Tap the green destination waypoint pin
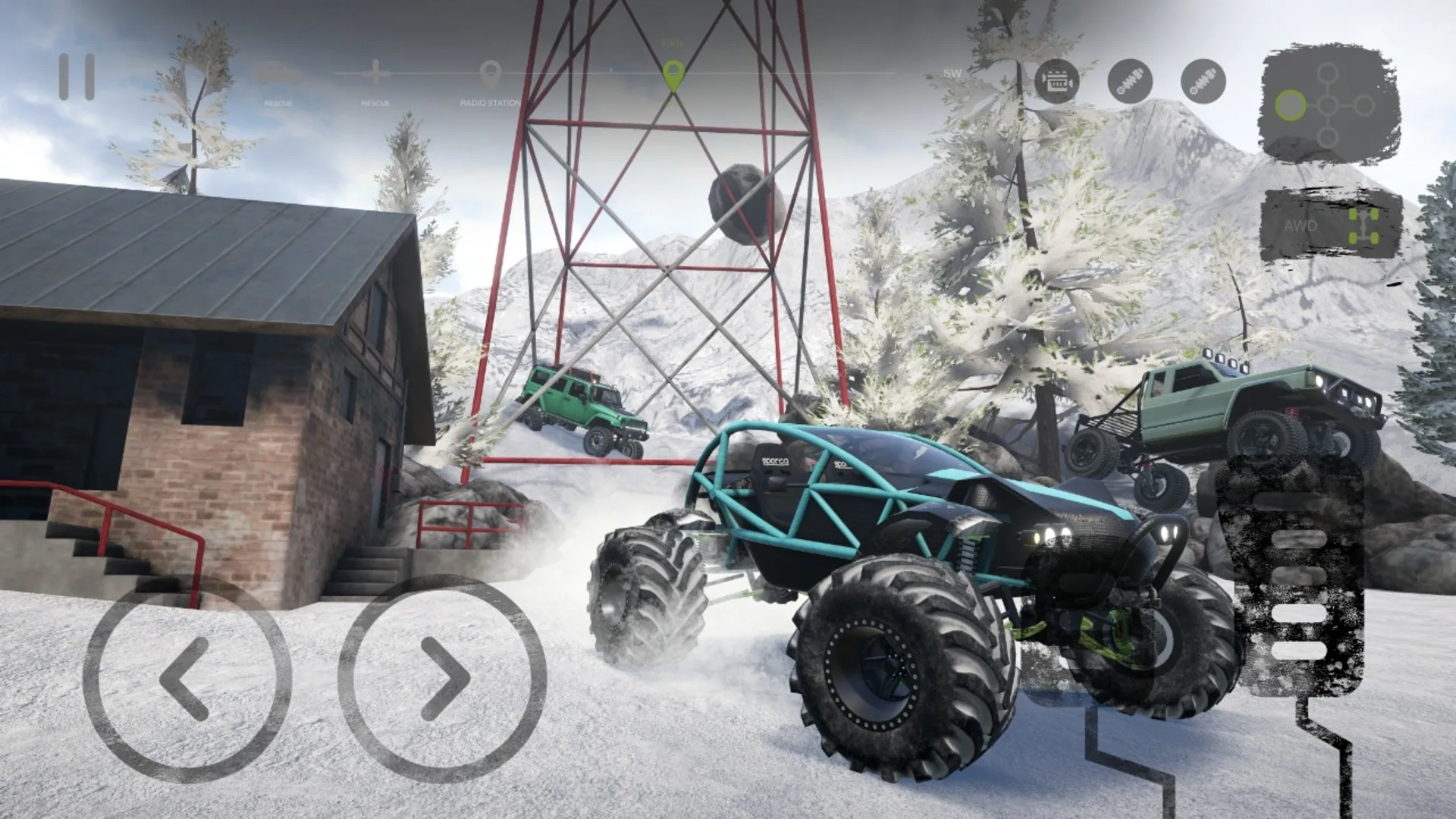 tap(673, 76)
